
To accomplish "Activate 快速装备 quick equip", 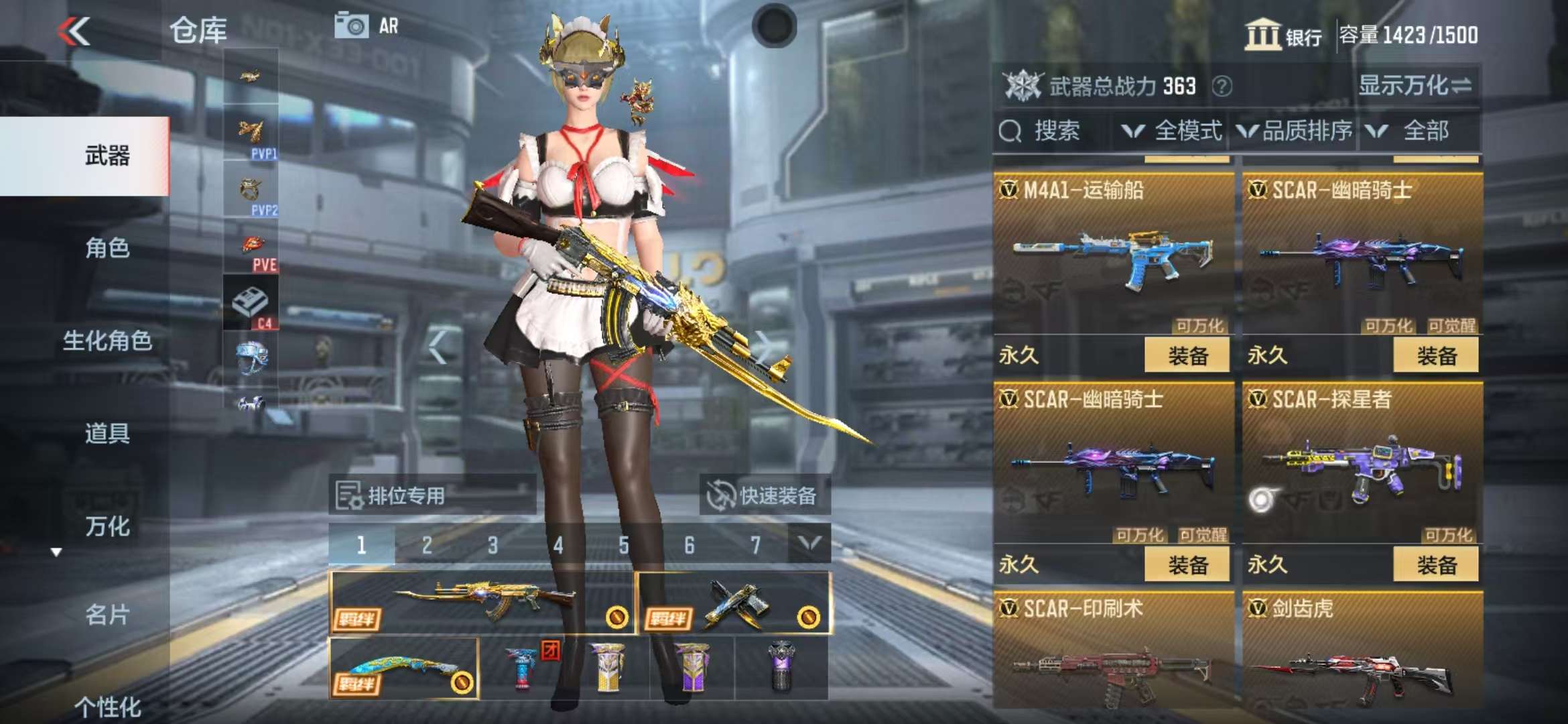I will [x=765, y=496].
